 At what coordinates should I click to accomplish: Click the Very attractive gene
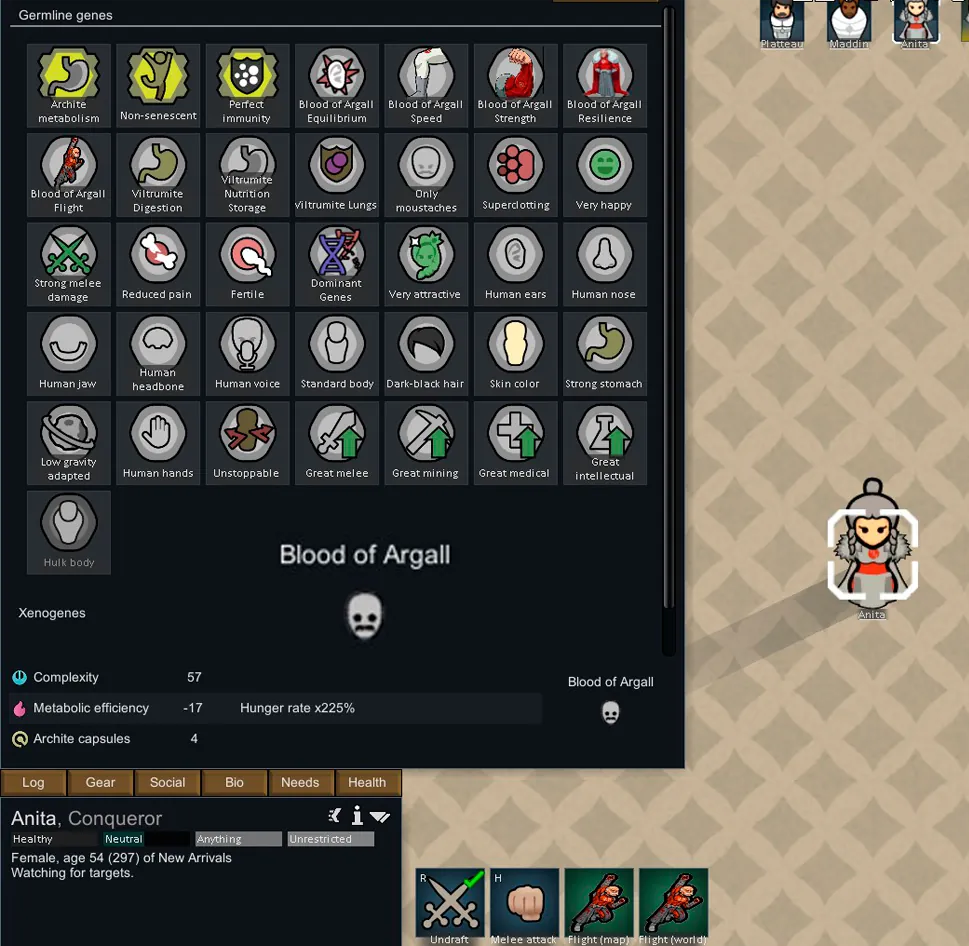[x=426, y=264]
